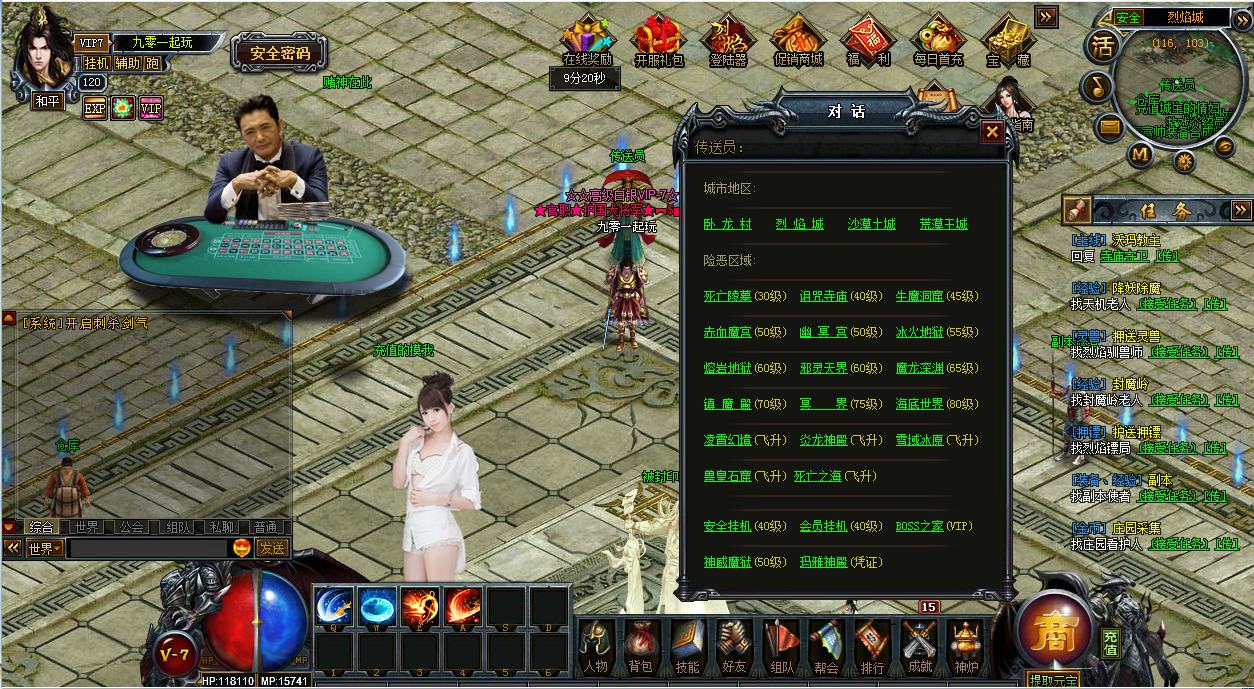The image size is (1254, 689).
Task: Open the 促销商城 promo shop
Action: (x=798, y=43)
